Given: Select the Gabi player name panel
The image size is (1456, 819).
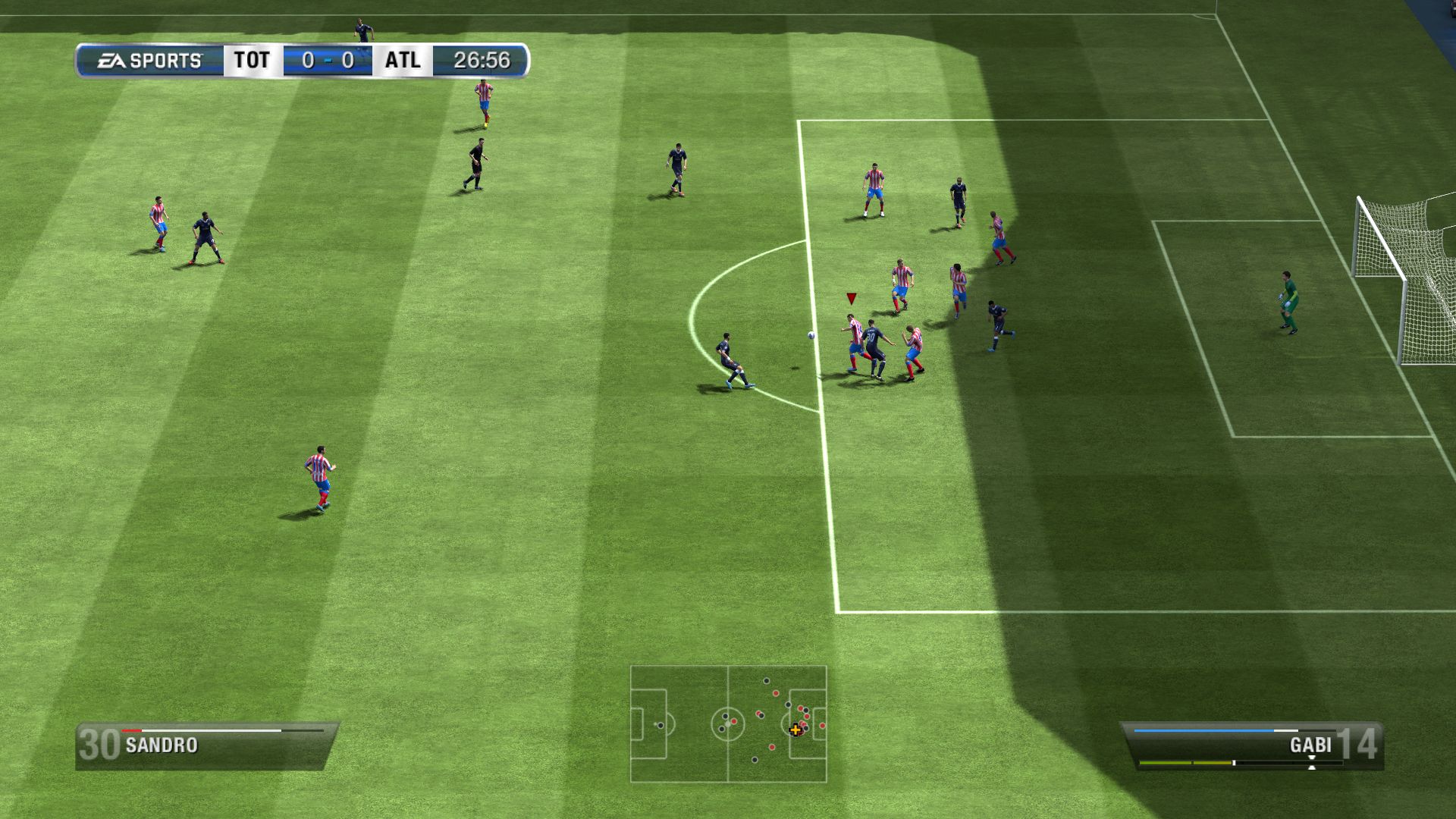Looking at the screenshot, I should point(1253,745).
